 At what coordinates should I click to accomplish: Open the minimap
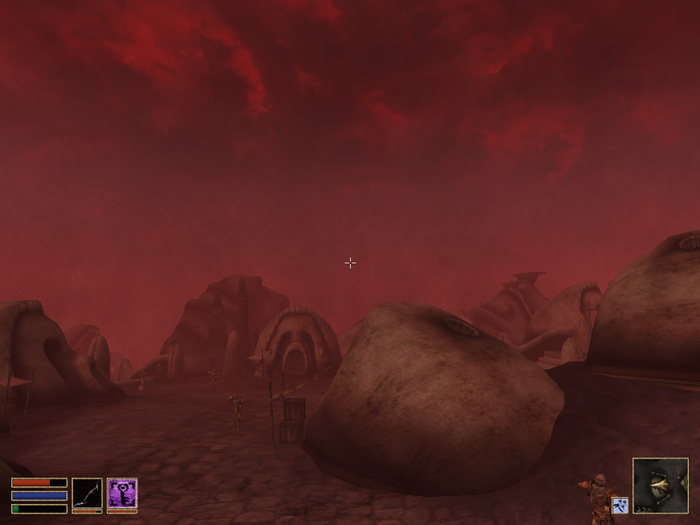coord(660,485)
